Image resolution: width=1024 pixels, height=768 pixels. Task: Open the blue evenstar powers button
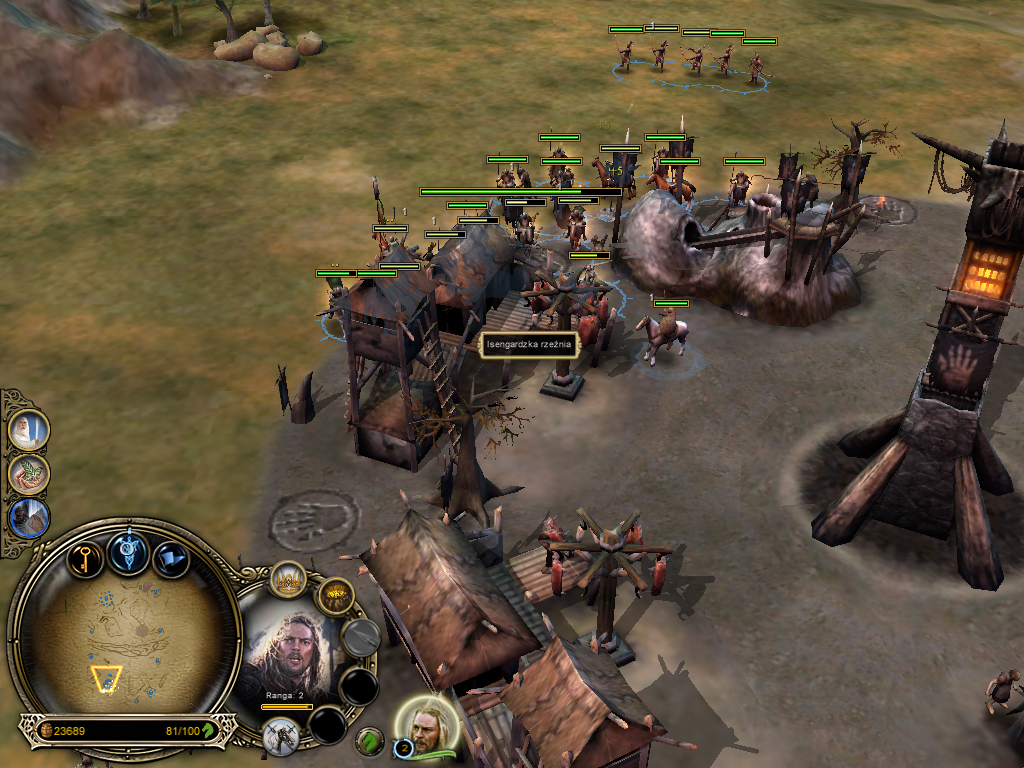pos(129,554)
